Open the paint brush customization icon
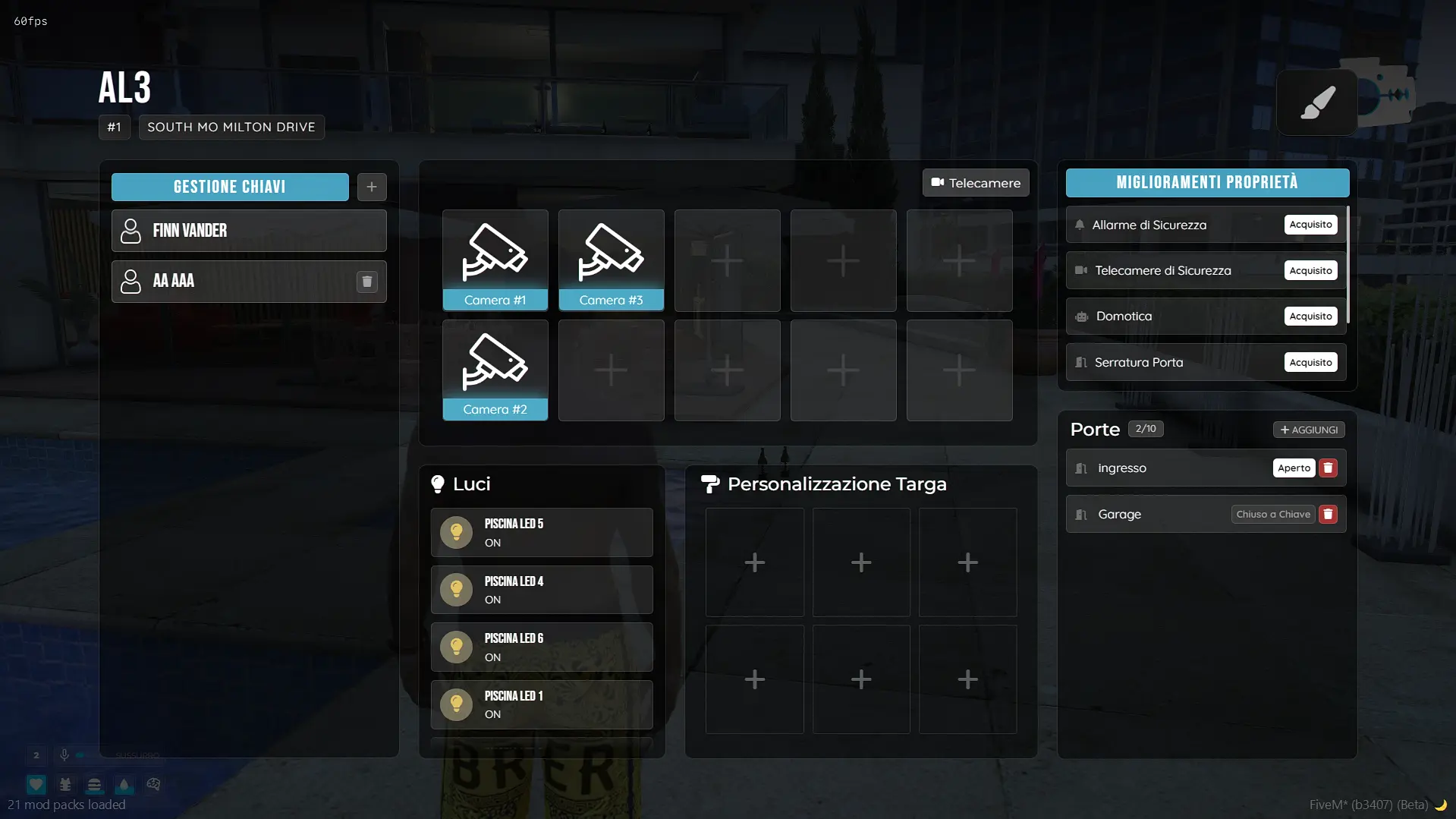Viewport: 1456px width, 819px height. pos(1316,102)
